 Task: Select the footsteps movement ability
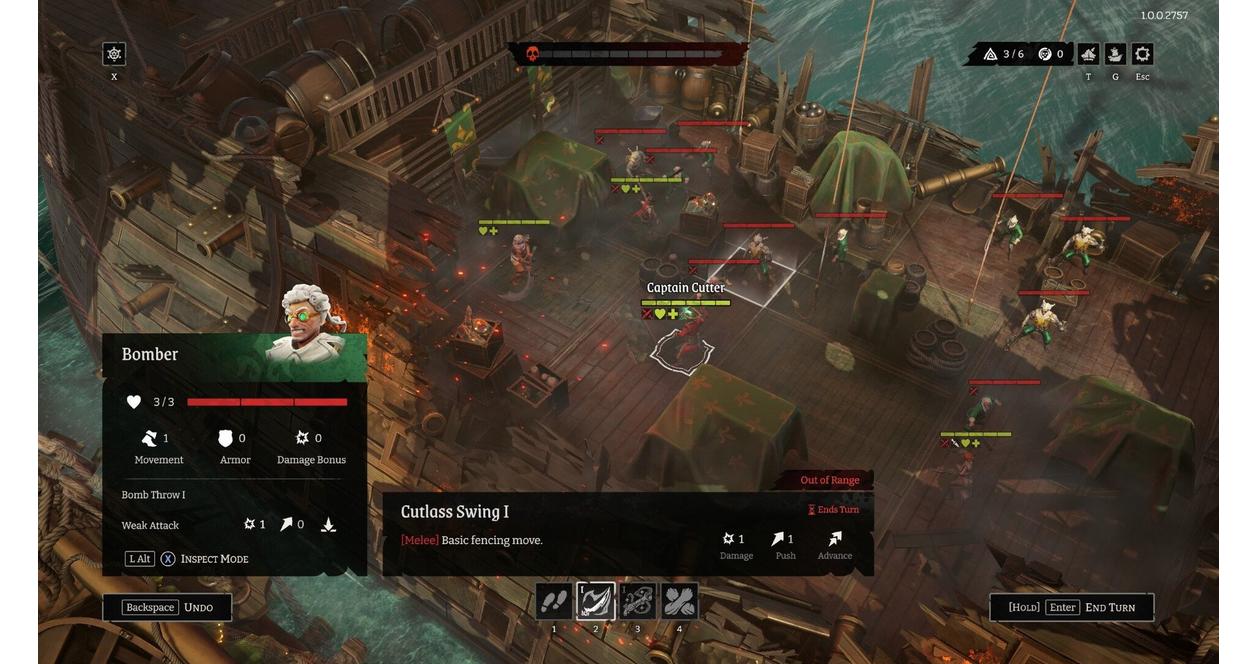(x=554, y=602)
